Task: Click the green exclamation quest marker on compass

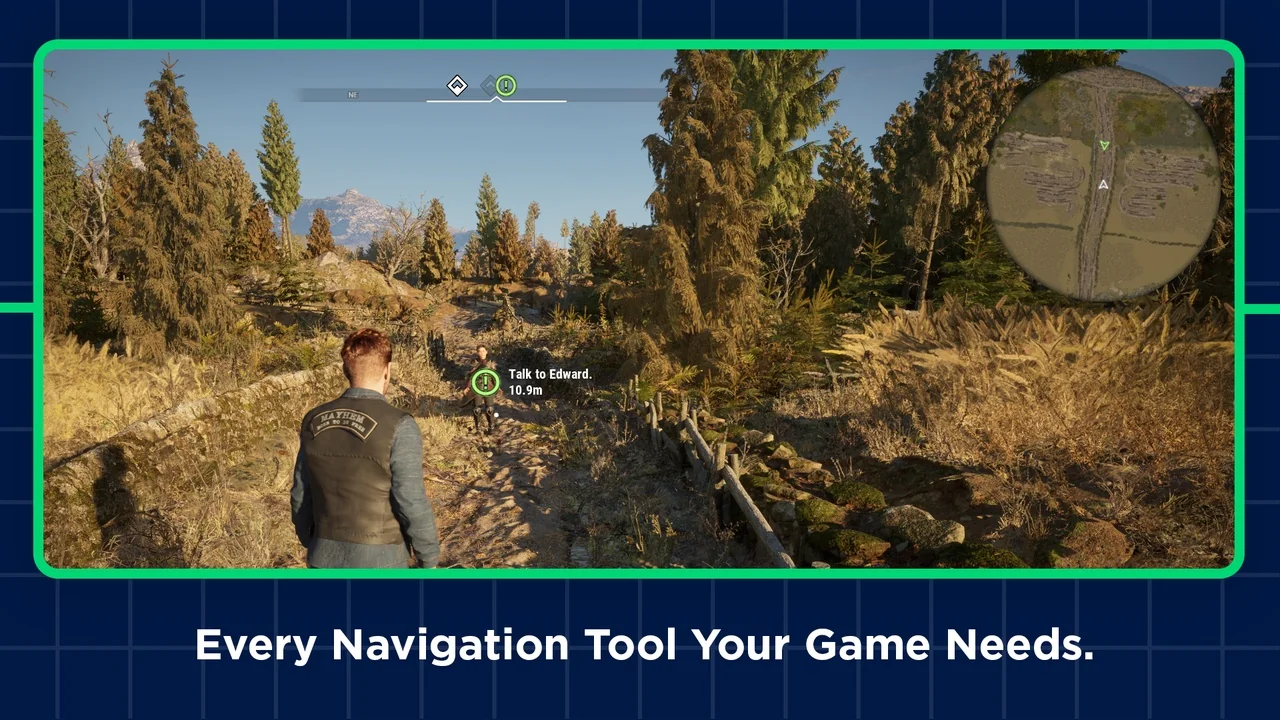Action: (505, 86)
